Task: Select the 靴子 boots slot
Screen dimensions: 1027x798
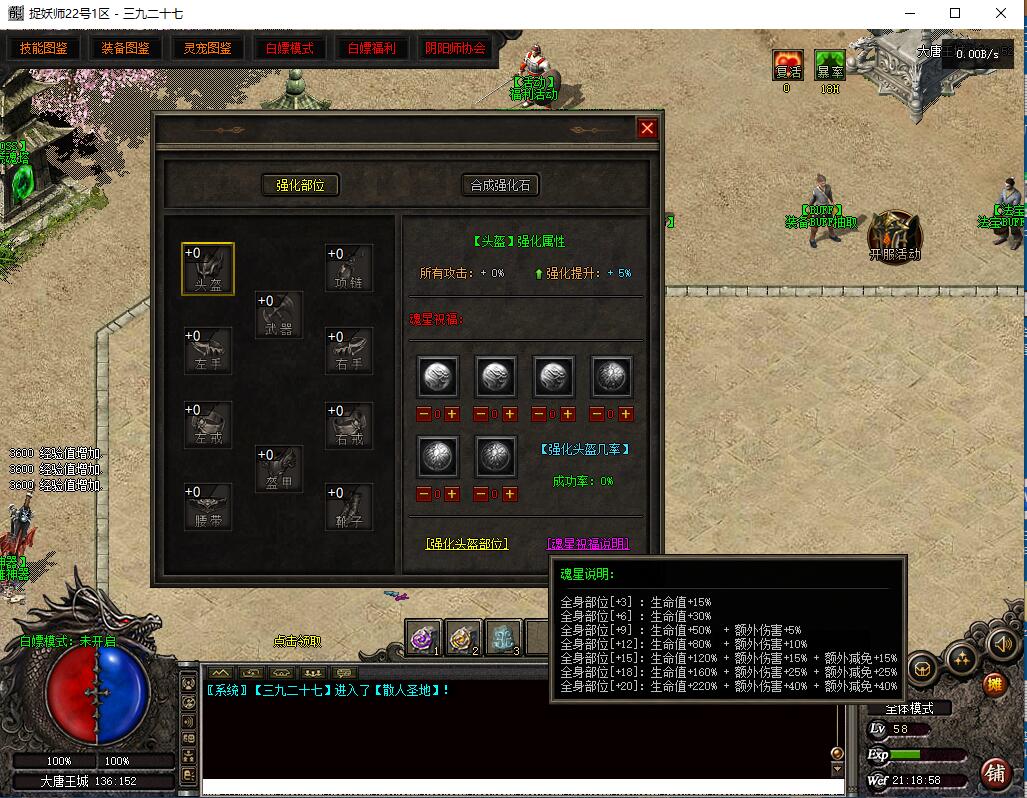Action: [x=349, y=506]
